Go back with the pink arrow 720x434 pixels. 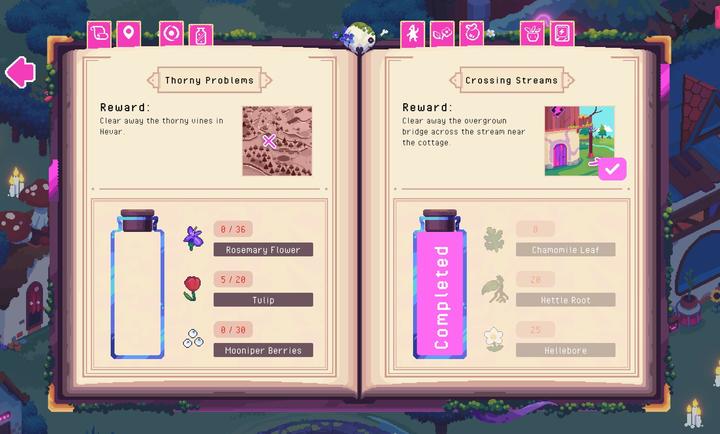point(19,72)
